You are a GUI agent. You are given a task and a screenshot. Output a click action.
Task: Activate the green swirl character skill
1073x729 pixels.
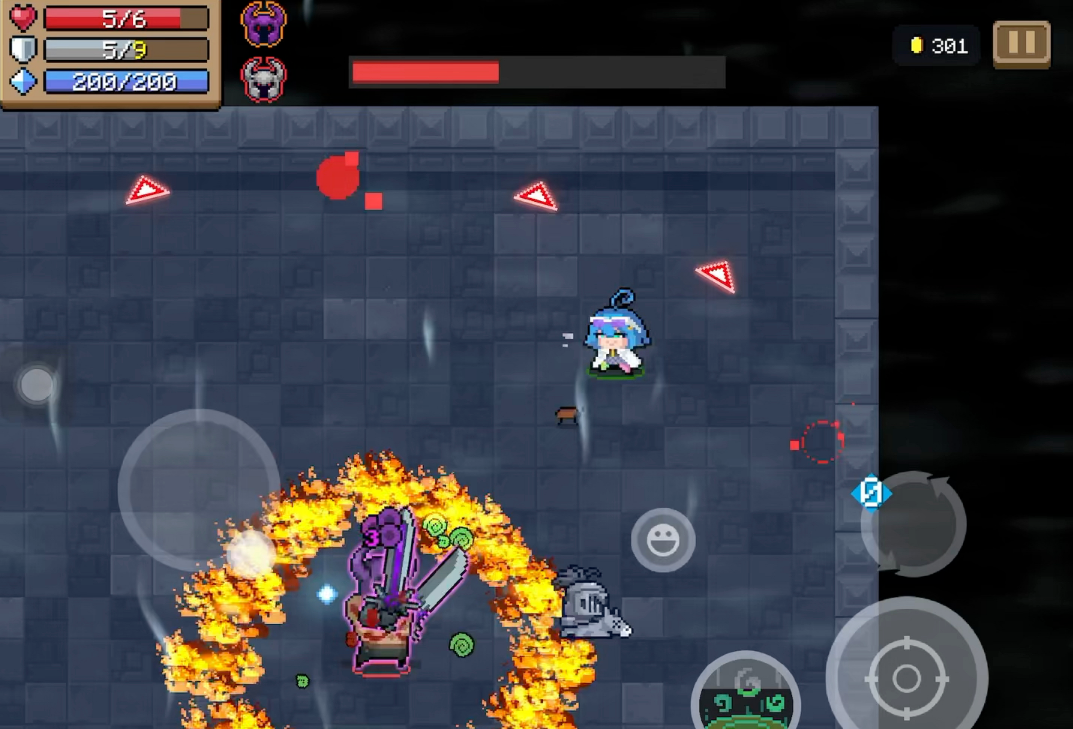pyautogui.click(x=746, y=695)
